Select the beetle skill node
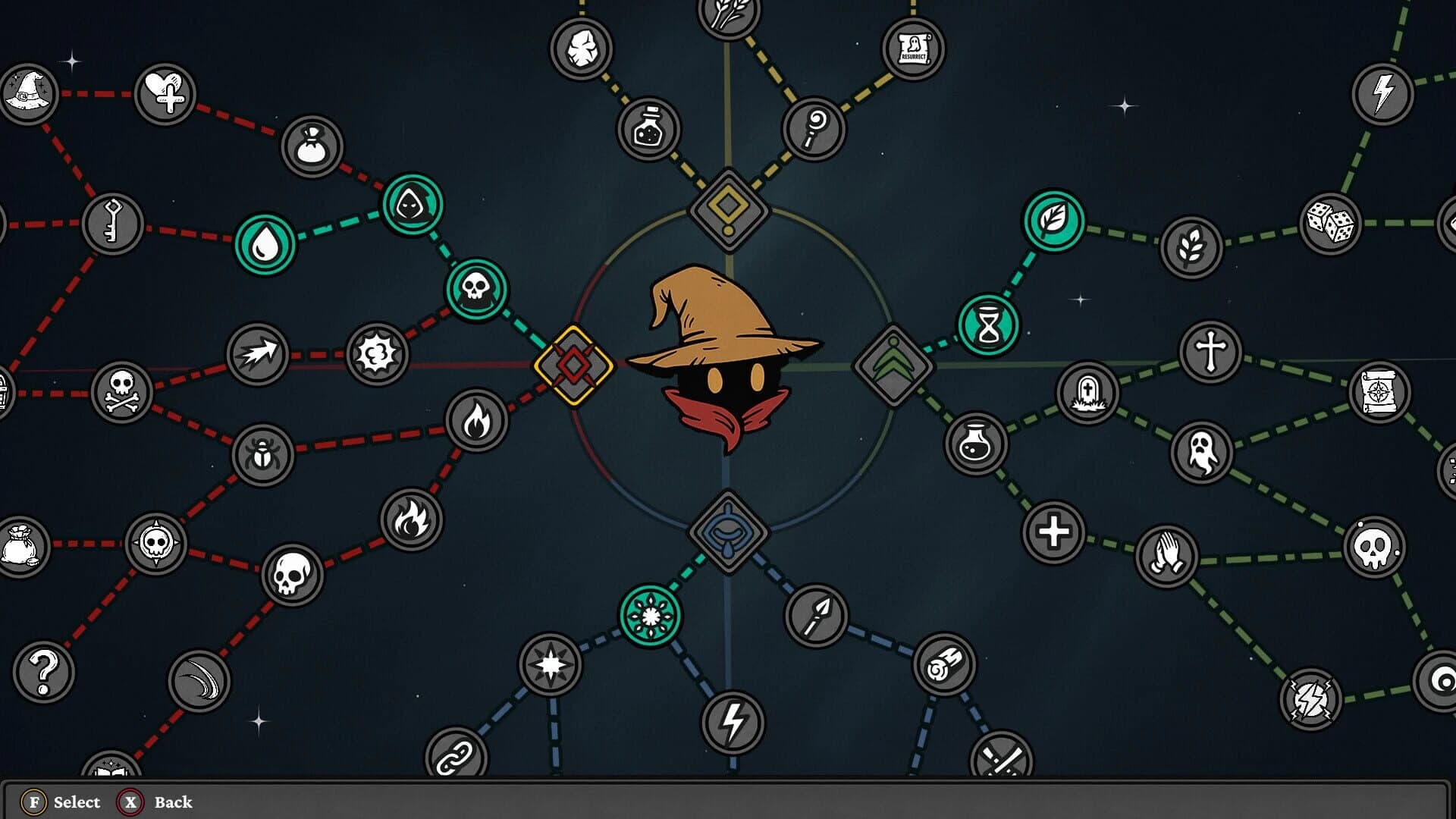 pos(262,455)
